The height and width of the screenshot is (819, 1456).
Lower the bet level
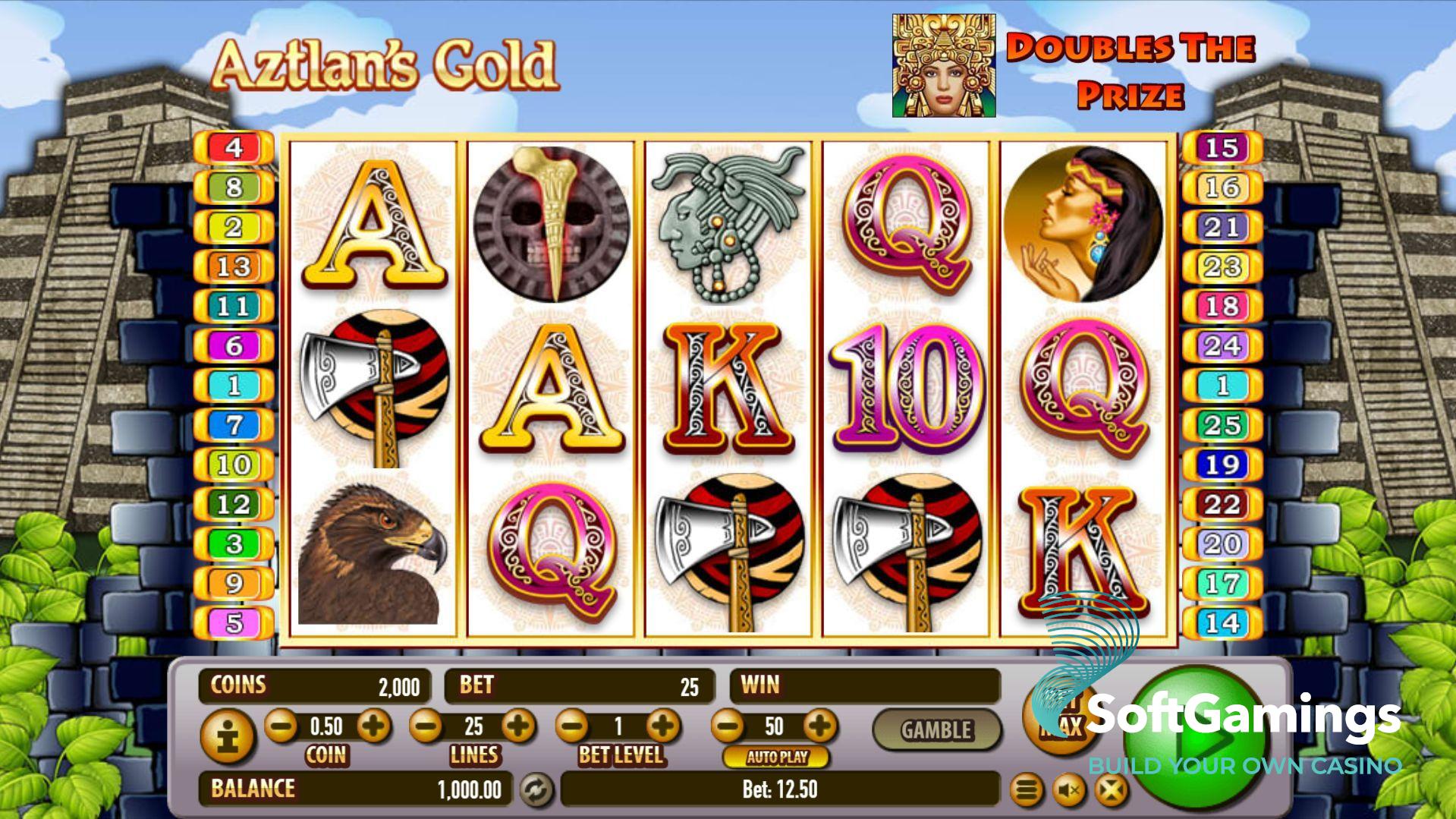(x=573, y=726)
